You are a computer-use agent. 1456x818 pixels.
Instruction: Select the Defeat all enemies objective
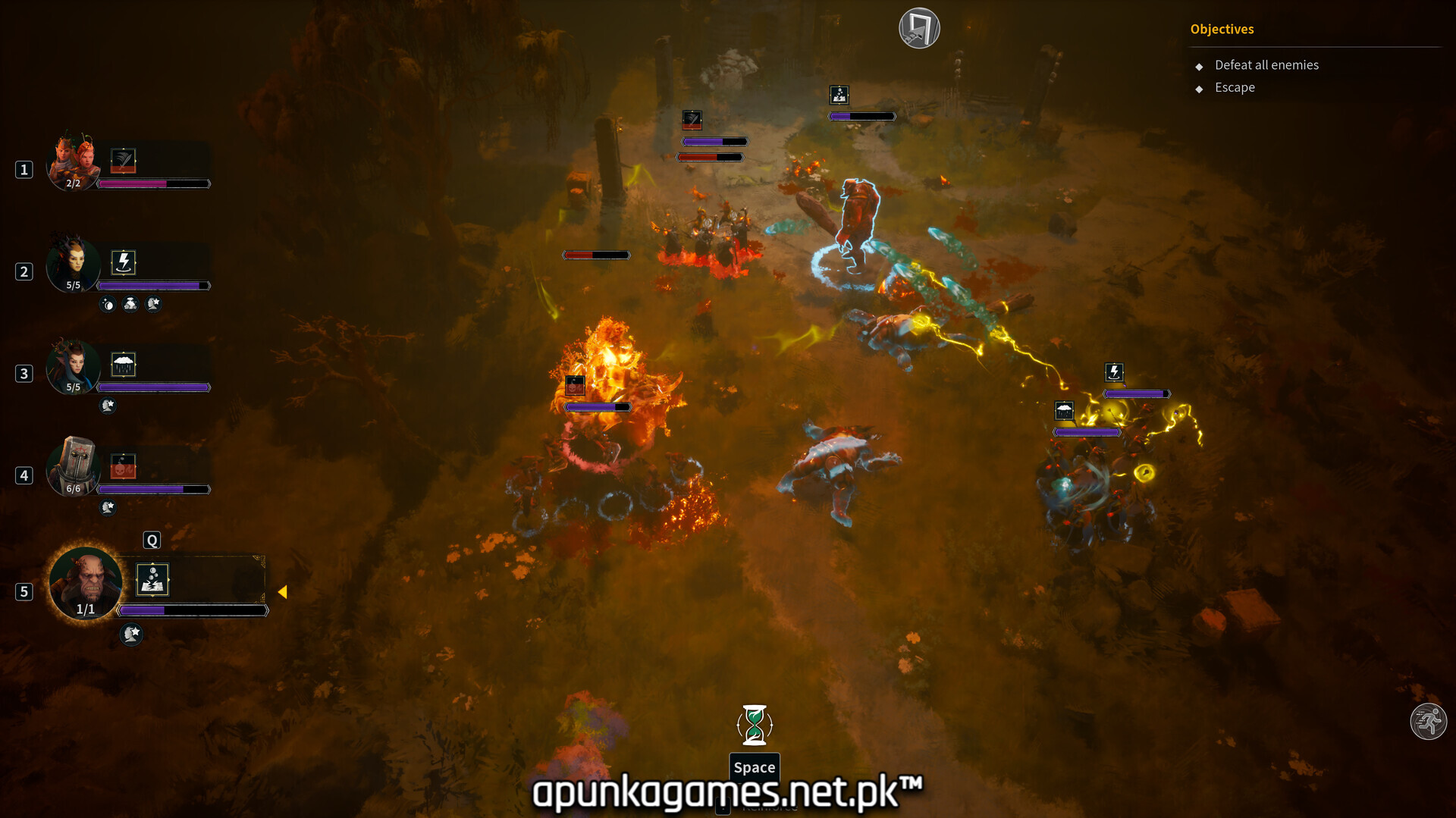[1266, 65]
